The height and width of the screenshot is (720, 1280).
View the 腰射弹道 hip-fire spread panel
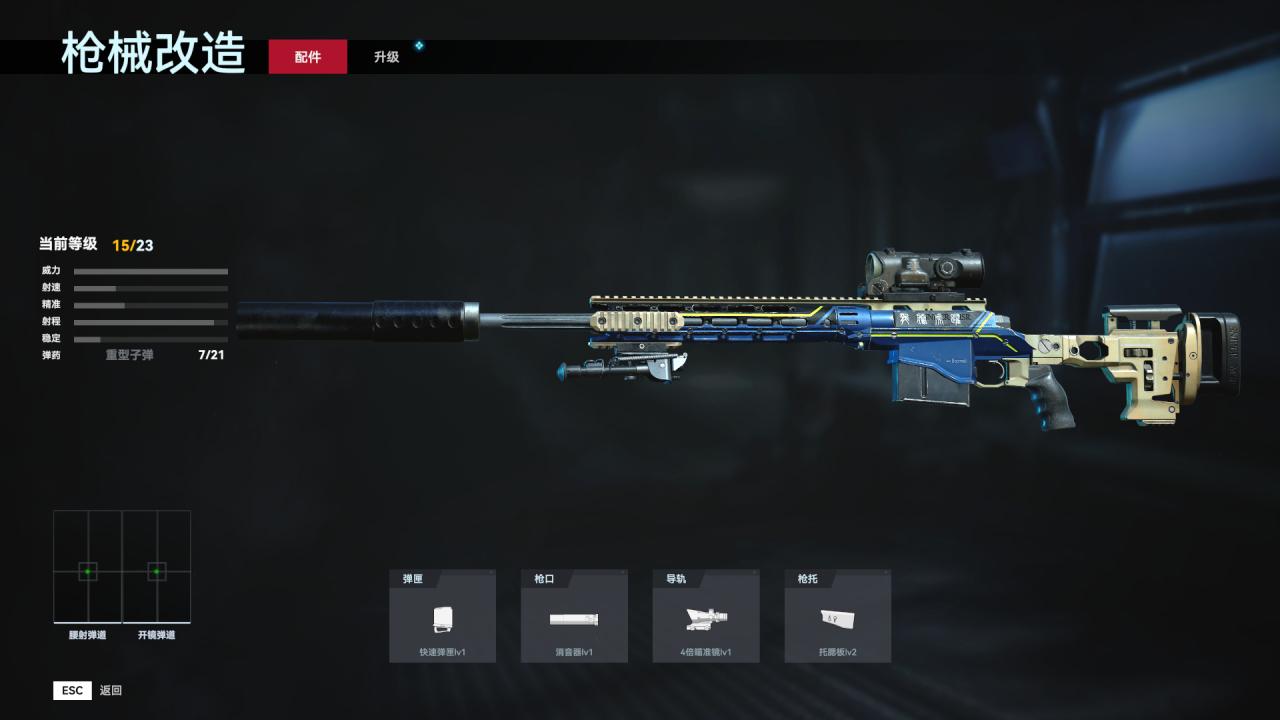[88, 568]
